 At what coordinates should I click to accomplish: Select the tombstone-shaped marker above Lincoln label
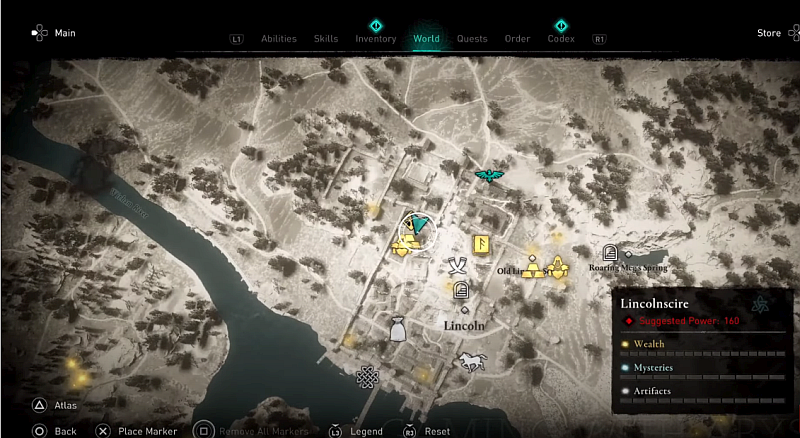coord(461,292)
